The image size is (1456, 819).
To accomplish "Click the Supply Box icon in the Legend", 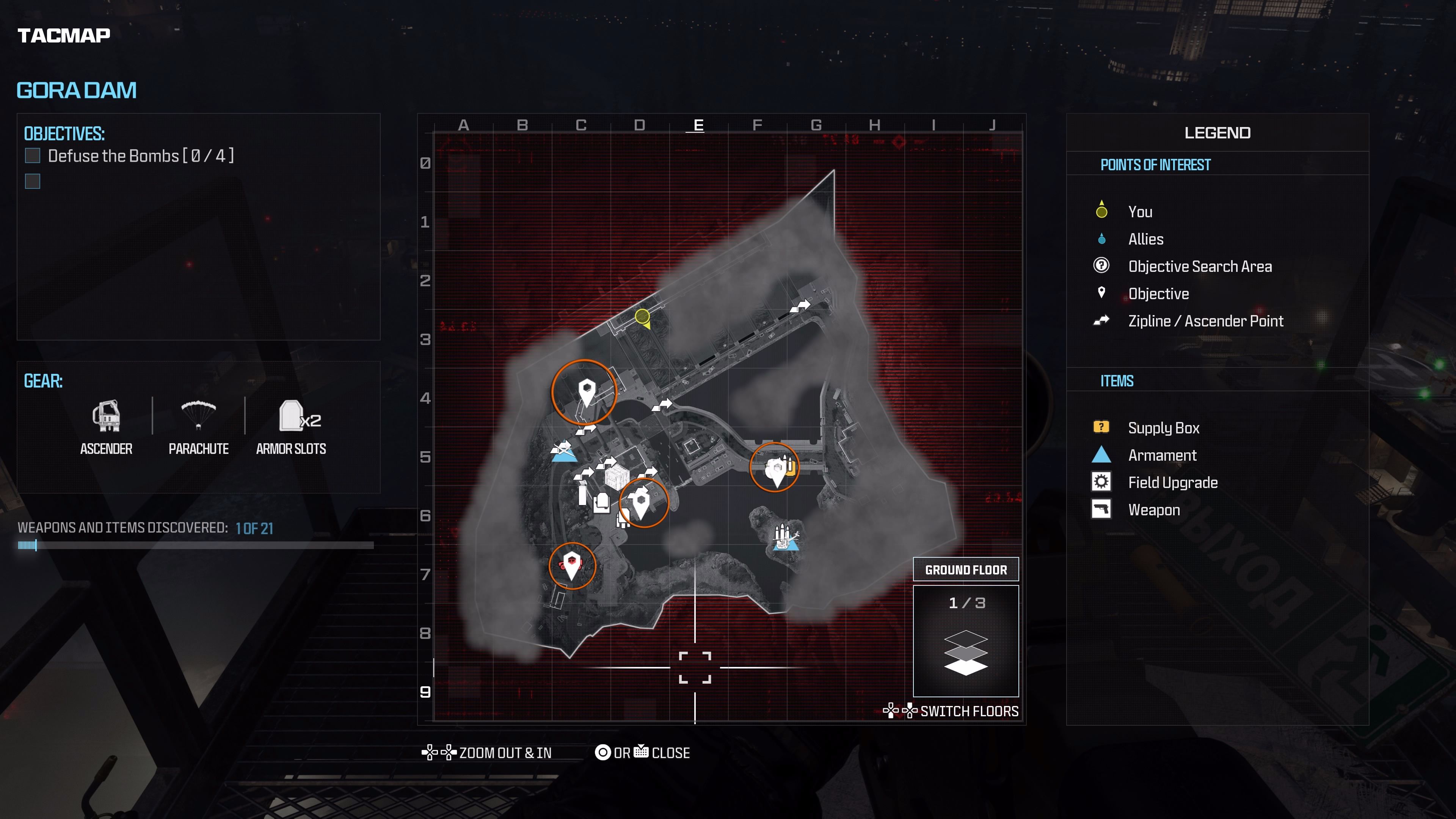I will [x=1101, y=428].
